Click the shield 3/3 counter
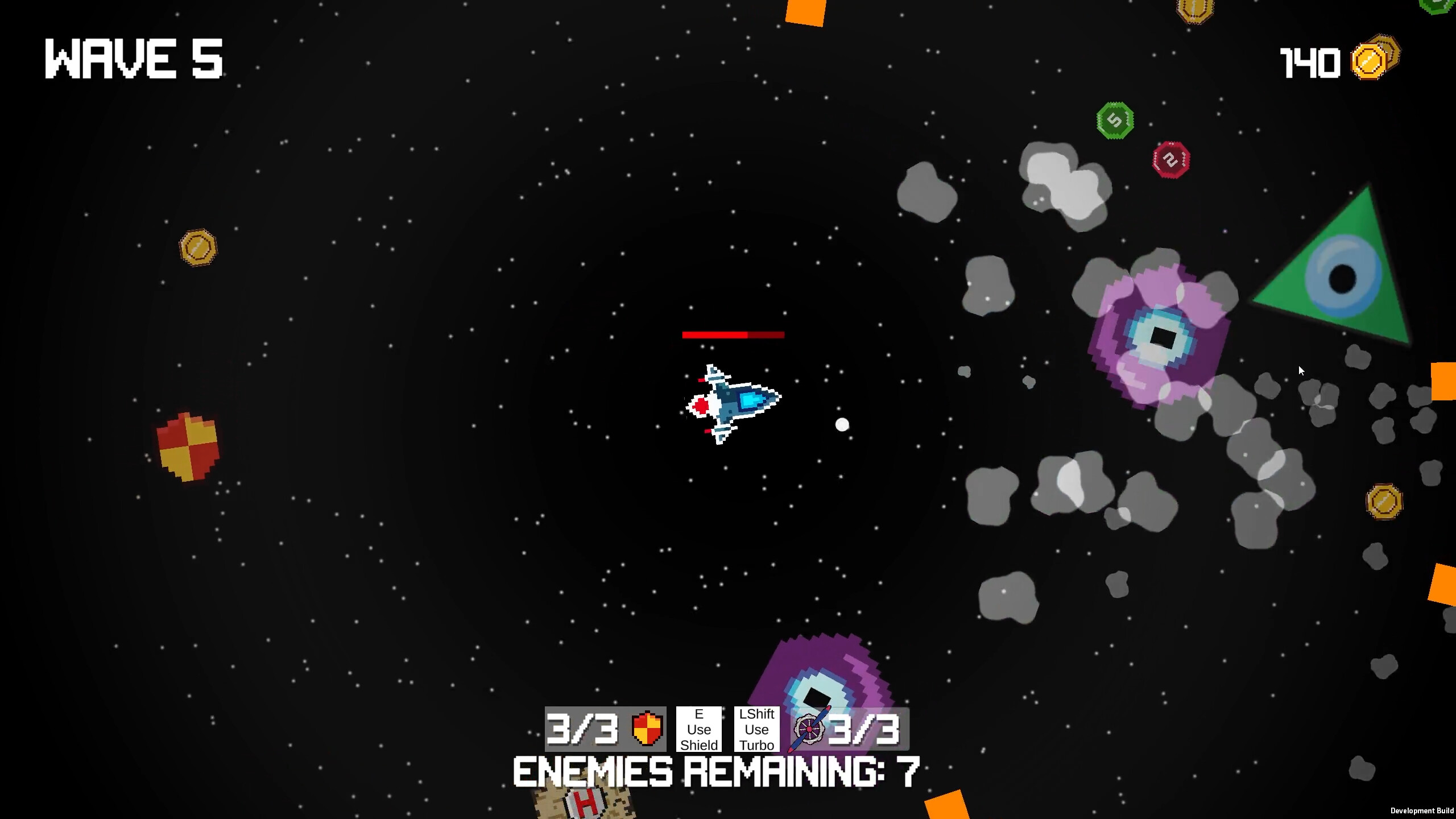The image size is (1456, 819). tap(583, 729)
